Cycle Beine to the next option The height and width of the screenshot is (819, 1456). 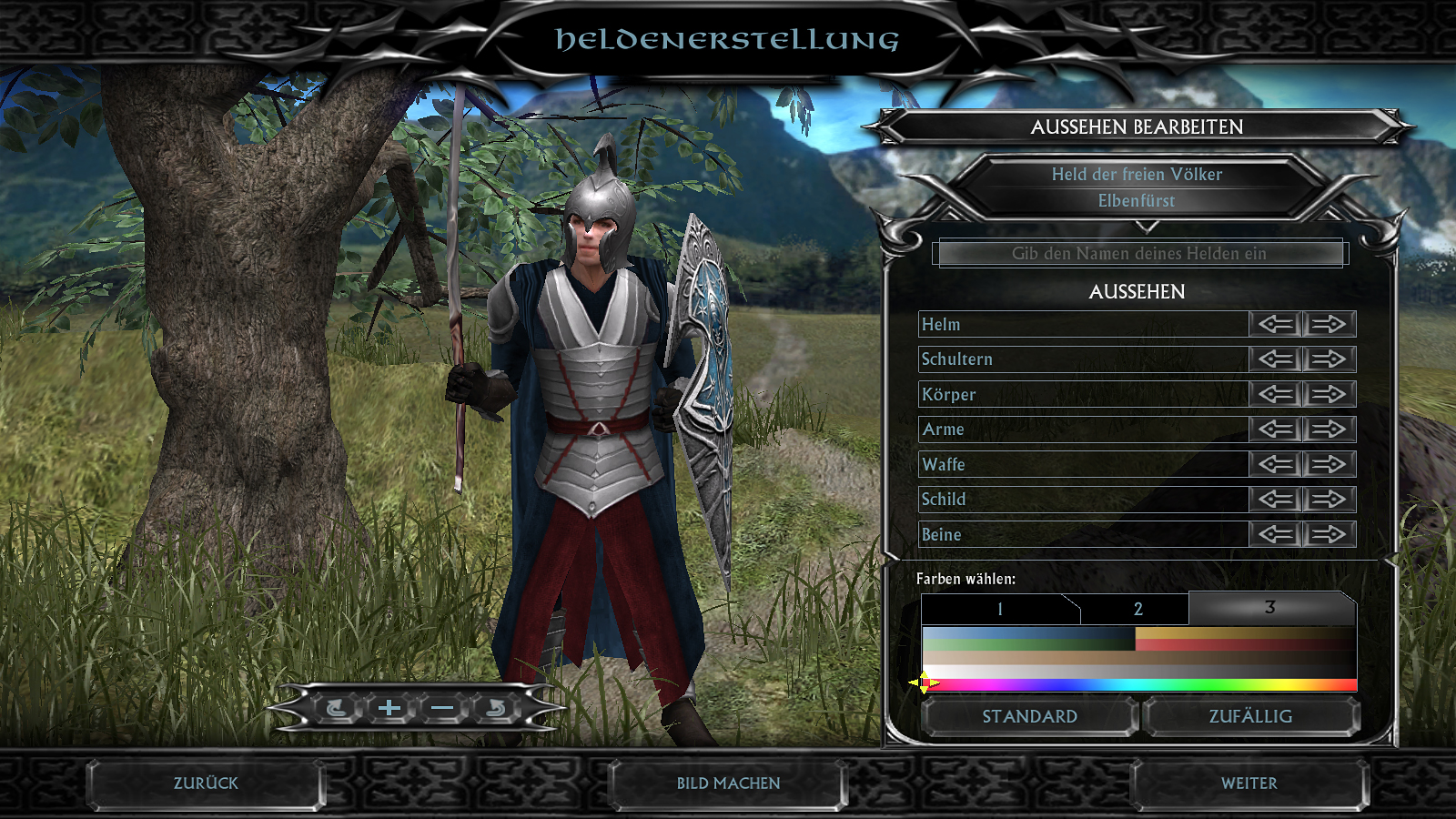tap(1330, 534)
